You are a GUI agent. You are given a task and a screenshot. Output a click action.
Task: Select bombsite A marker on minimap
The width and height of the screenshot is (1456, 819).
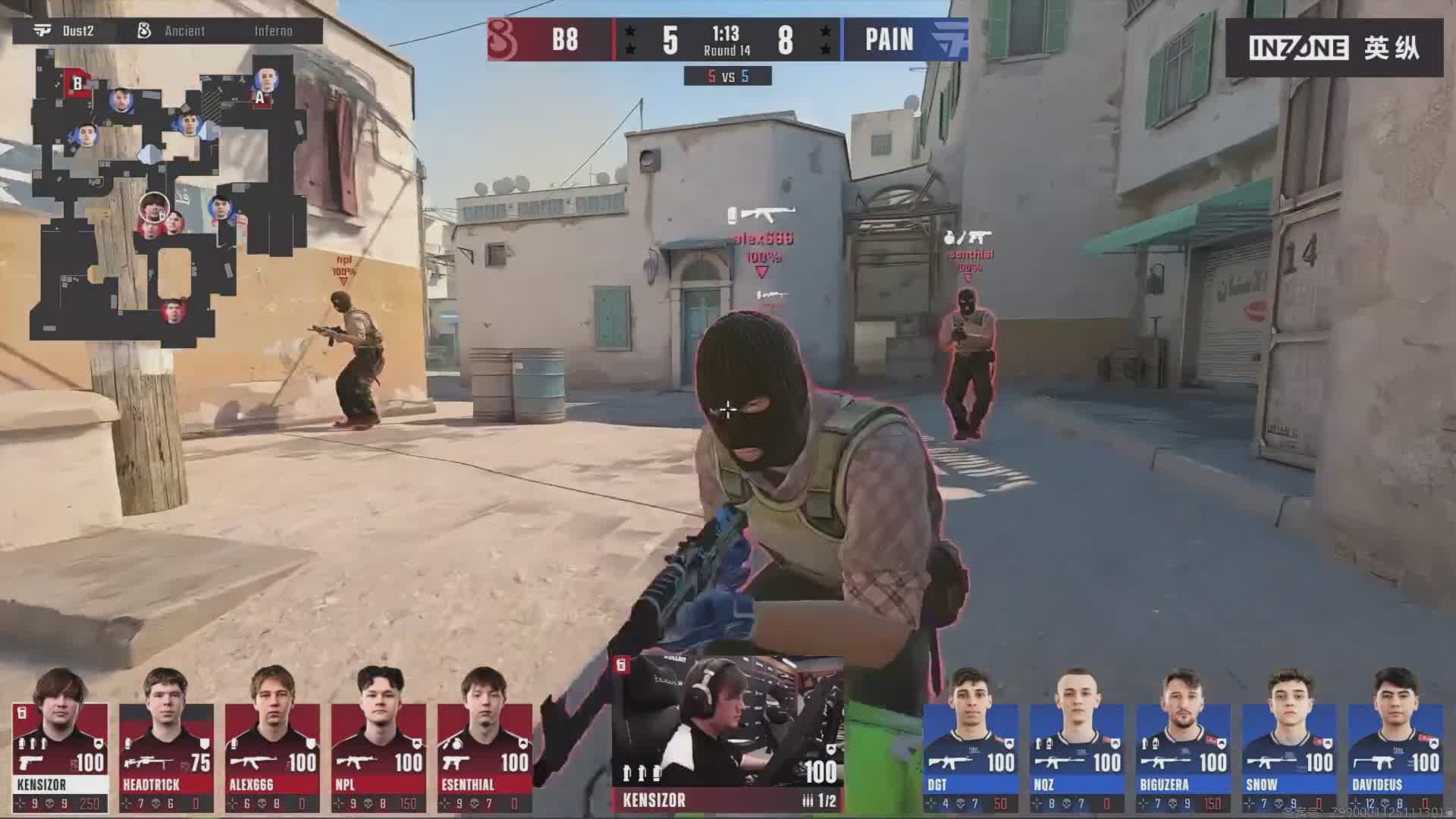coord(260,97)
